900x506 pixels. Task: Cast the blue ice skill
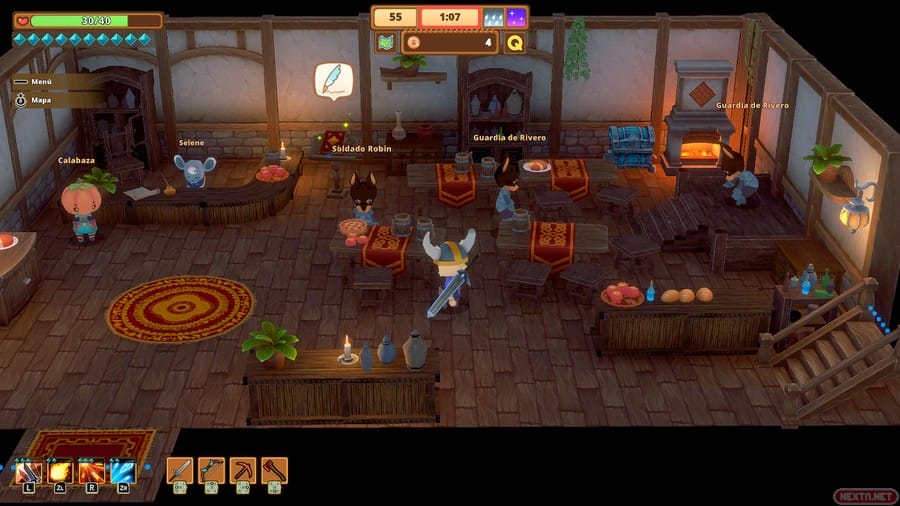pos(123,471)
